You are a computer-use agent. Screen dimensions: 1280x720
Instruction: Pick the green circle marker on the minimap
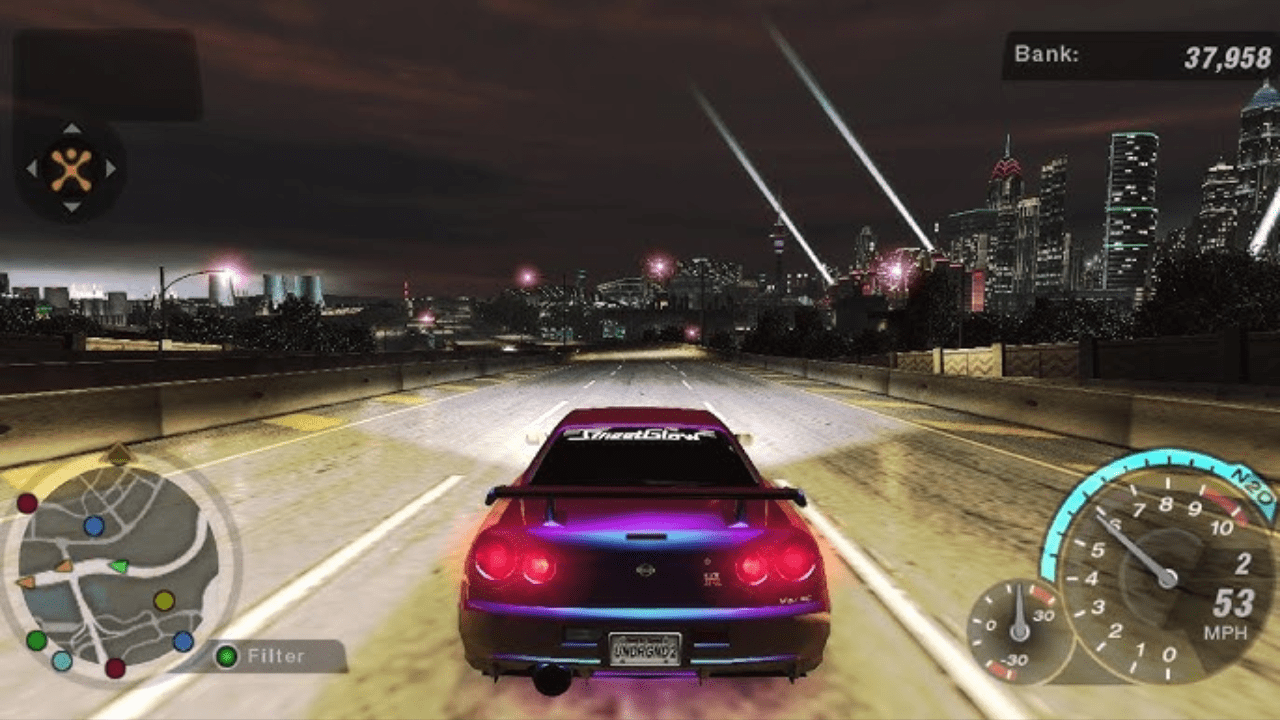coord(36,640)
